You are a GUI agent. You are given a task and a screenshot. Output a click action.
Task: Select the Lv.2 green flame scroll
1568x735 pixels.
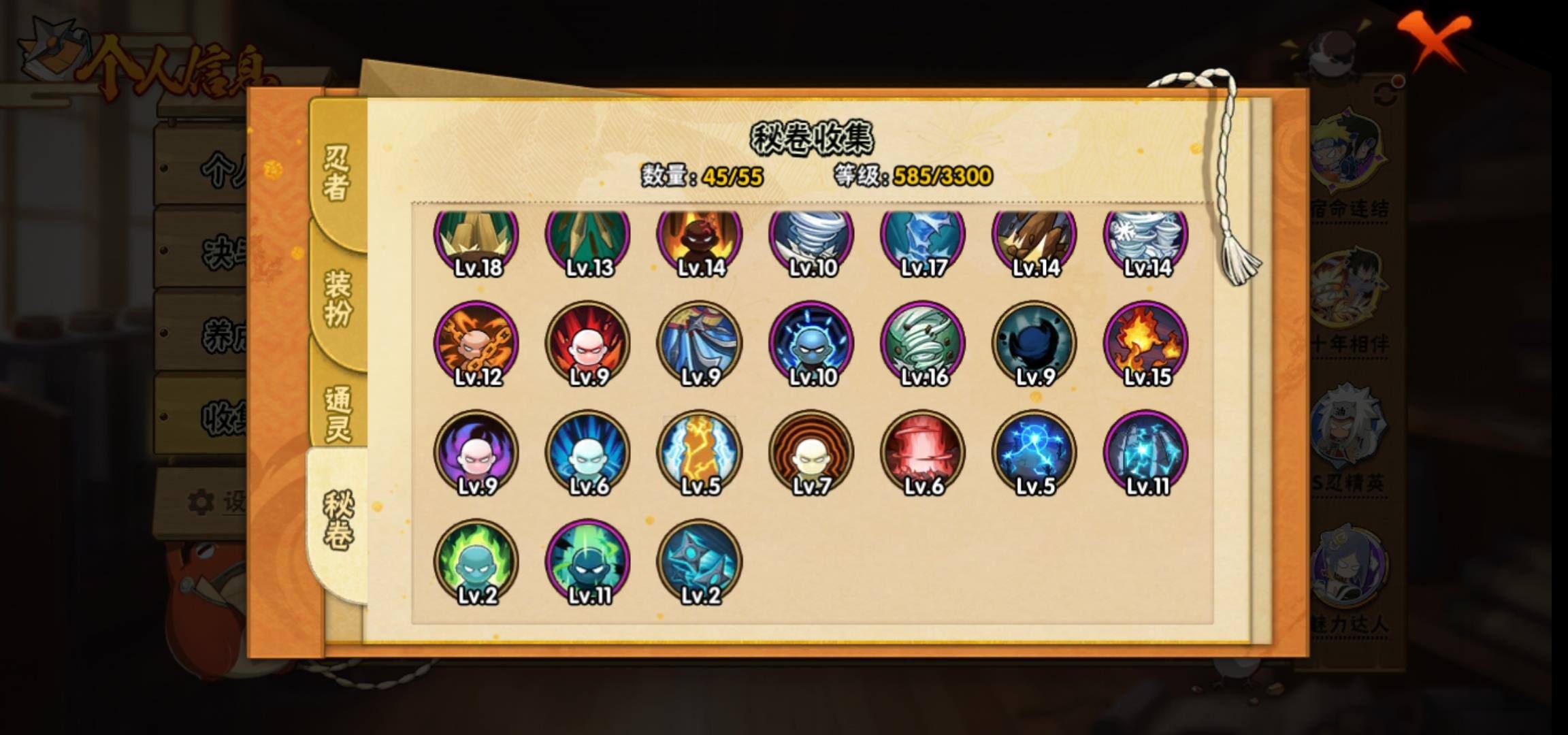pos(476,561)
